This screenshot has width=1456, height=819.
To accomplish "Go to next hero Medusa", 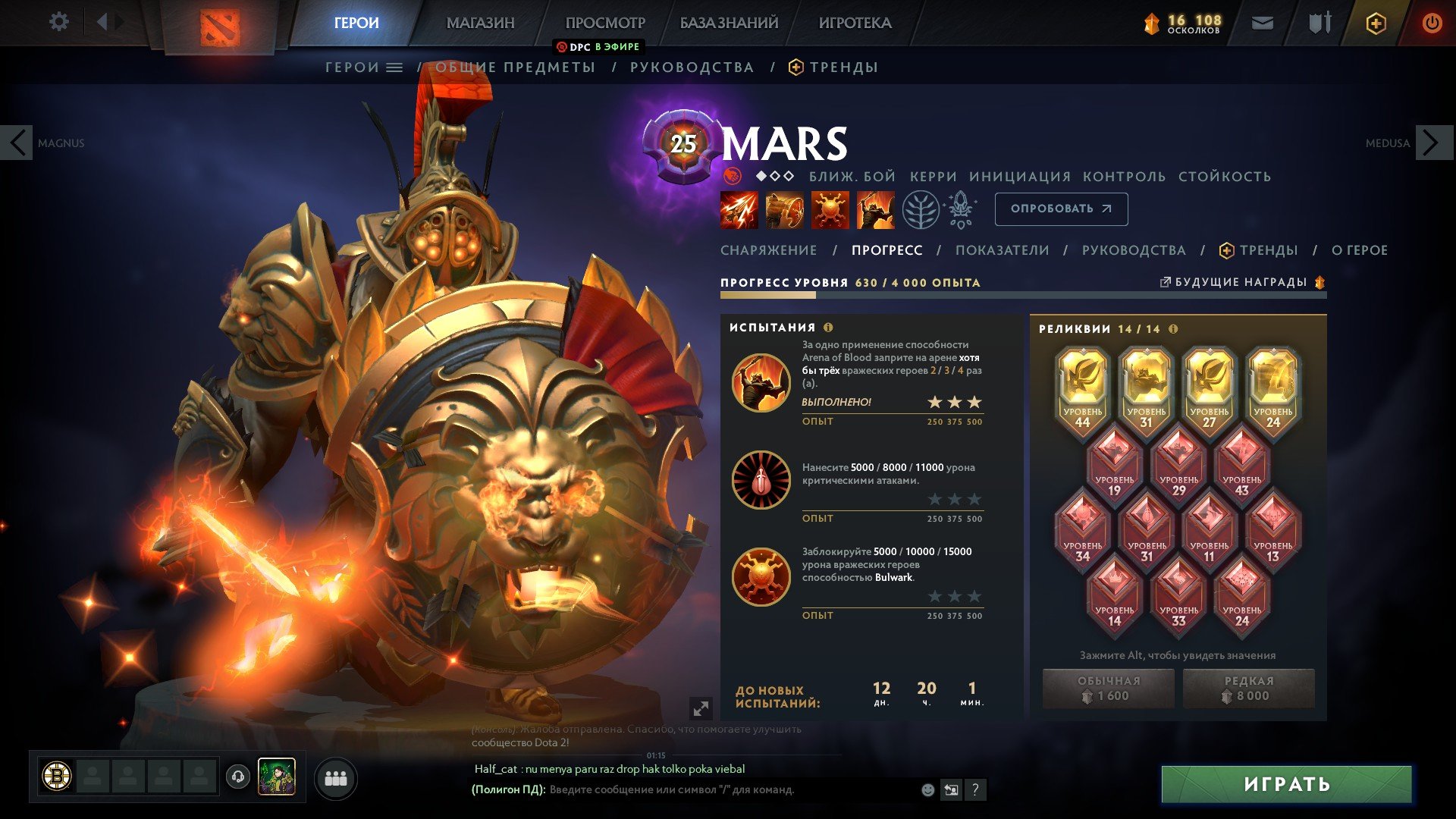I will [1432, 143].
